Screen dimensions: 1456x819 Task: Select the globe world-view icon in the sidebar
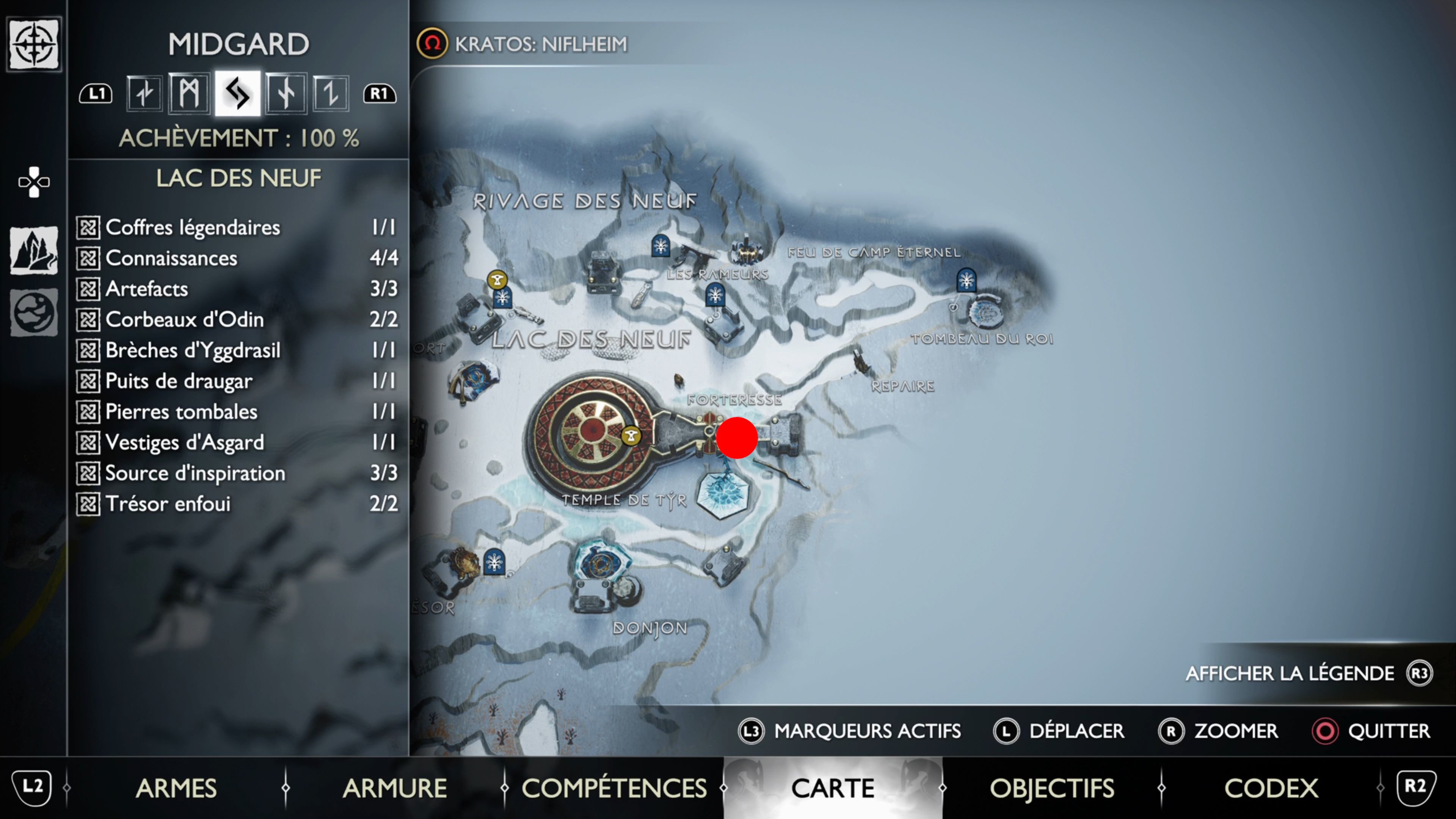tap(34, 312)
